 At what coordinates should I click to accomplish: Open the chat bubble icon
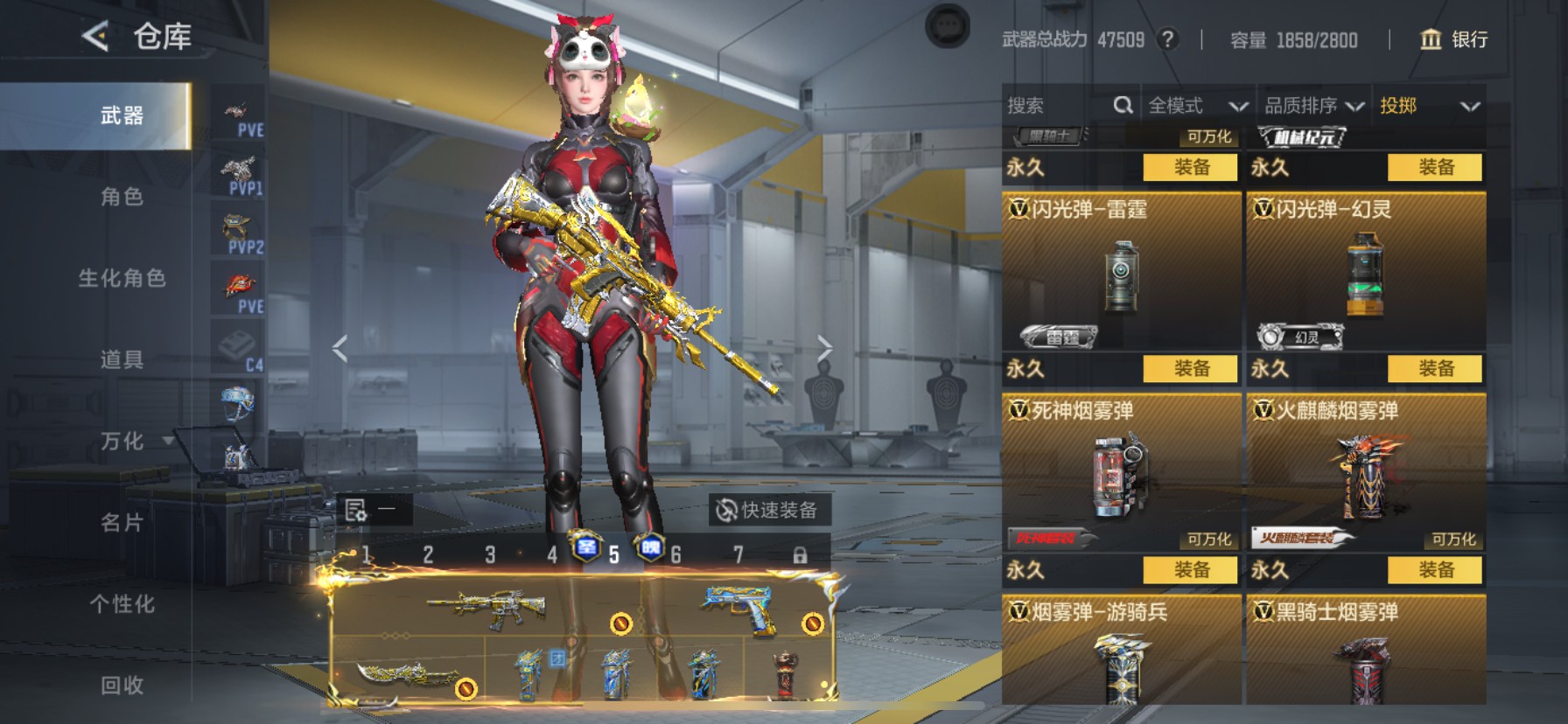[948, 26]
